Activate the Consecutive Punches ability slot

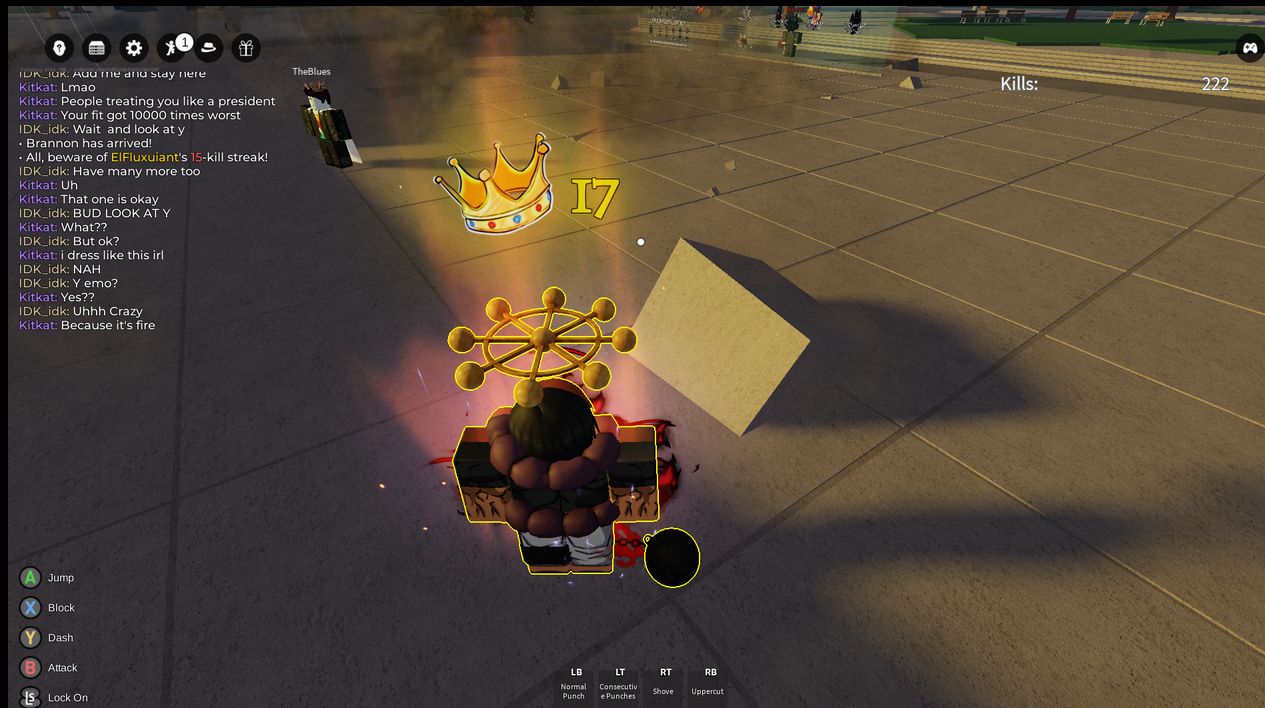[x=619, y=683]
